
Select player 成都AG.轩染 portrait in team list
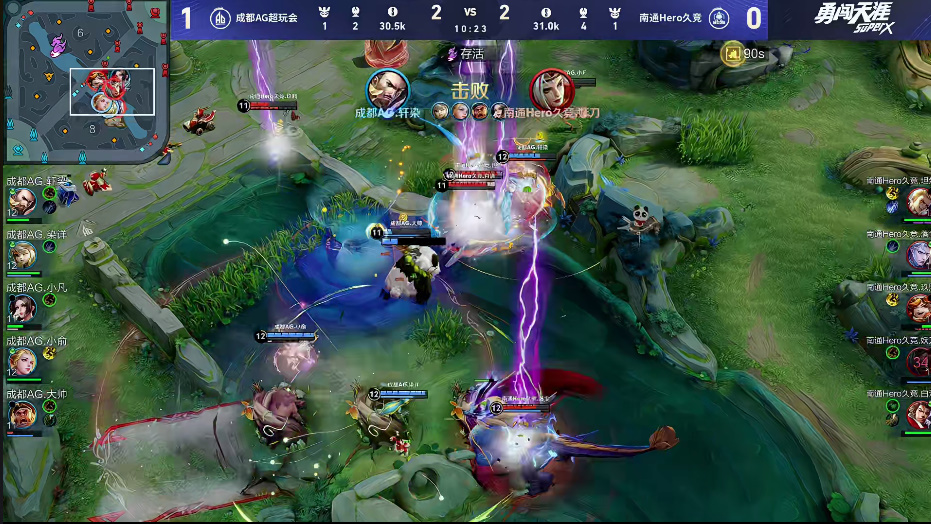point(22,201)
